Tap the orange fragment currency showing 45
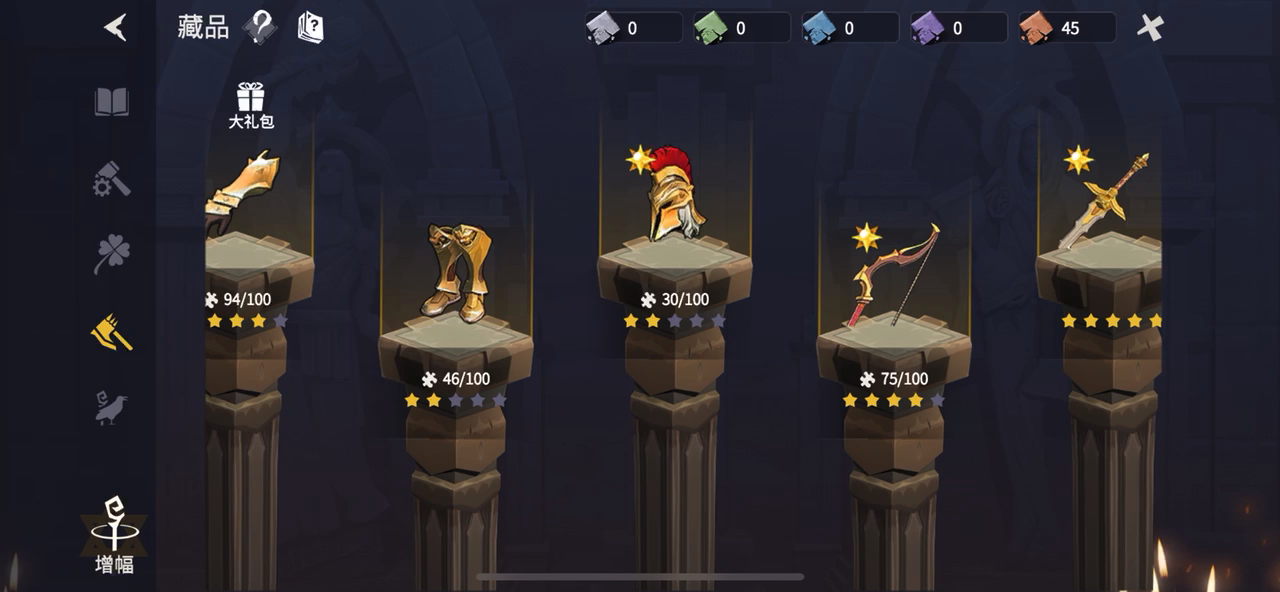 click(x=1066, y=28)
